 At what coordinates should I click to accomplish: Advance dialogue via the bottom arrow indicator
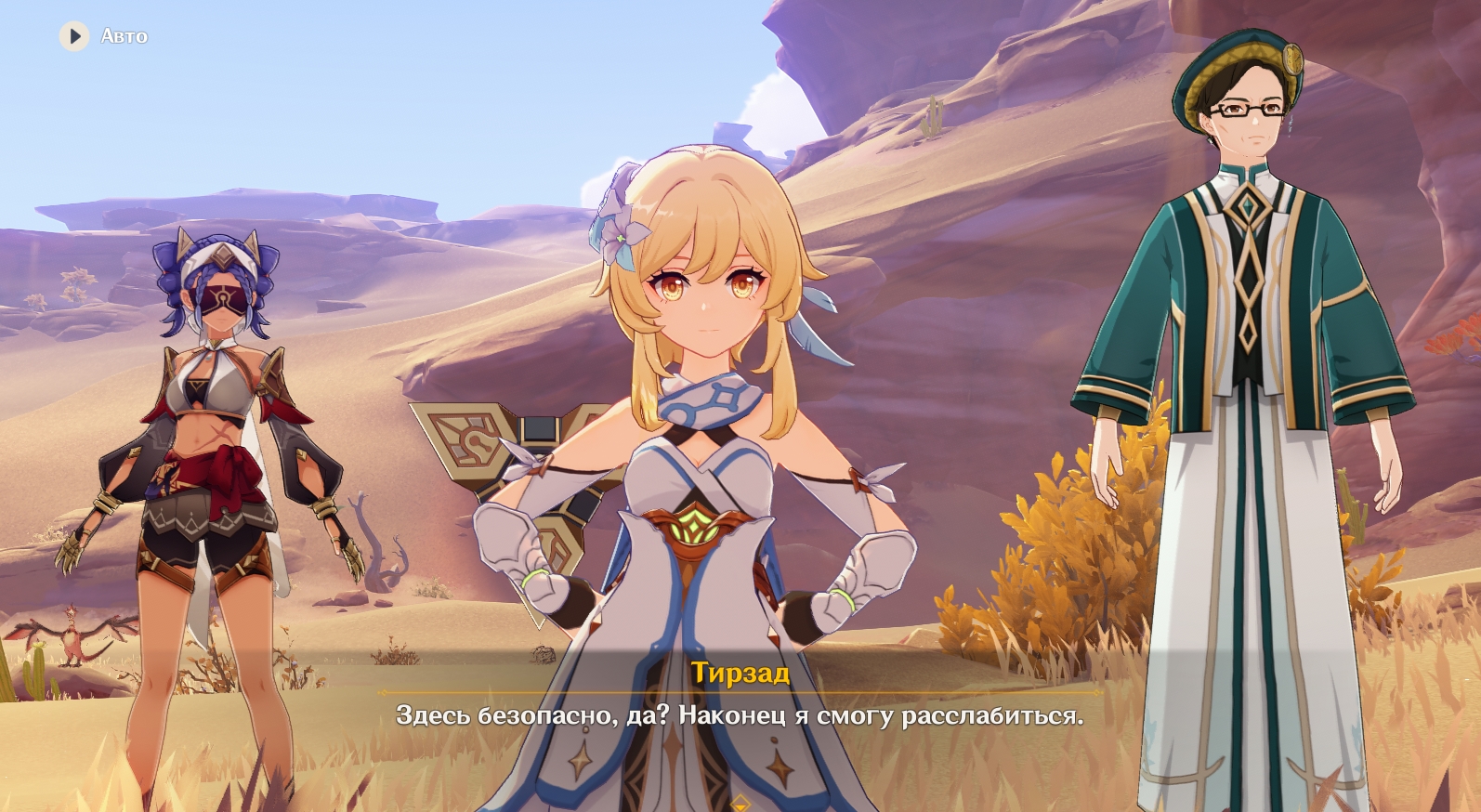tap(740, 803)
